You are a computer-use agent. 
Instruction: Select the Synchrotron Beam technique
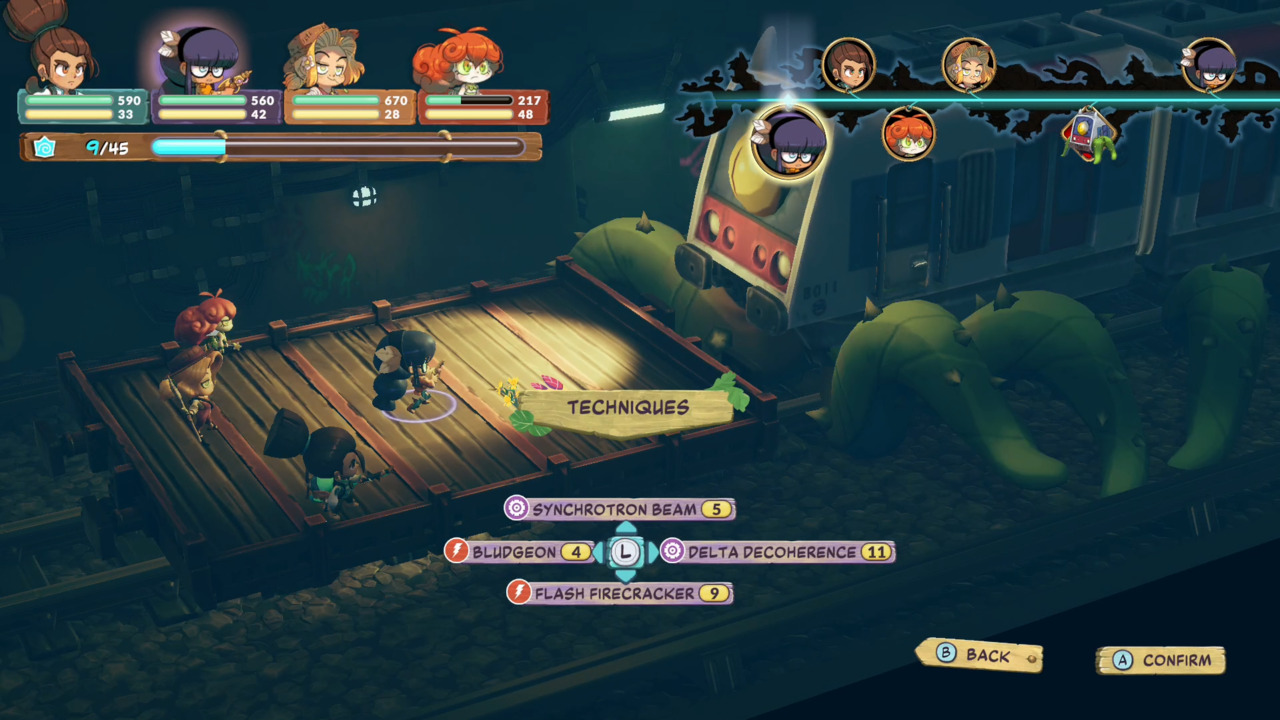619,509
